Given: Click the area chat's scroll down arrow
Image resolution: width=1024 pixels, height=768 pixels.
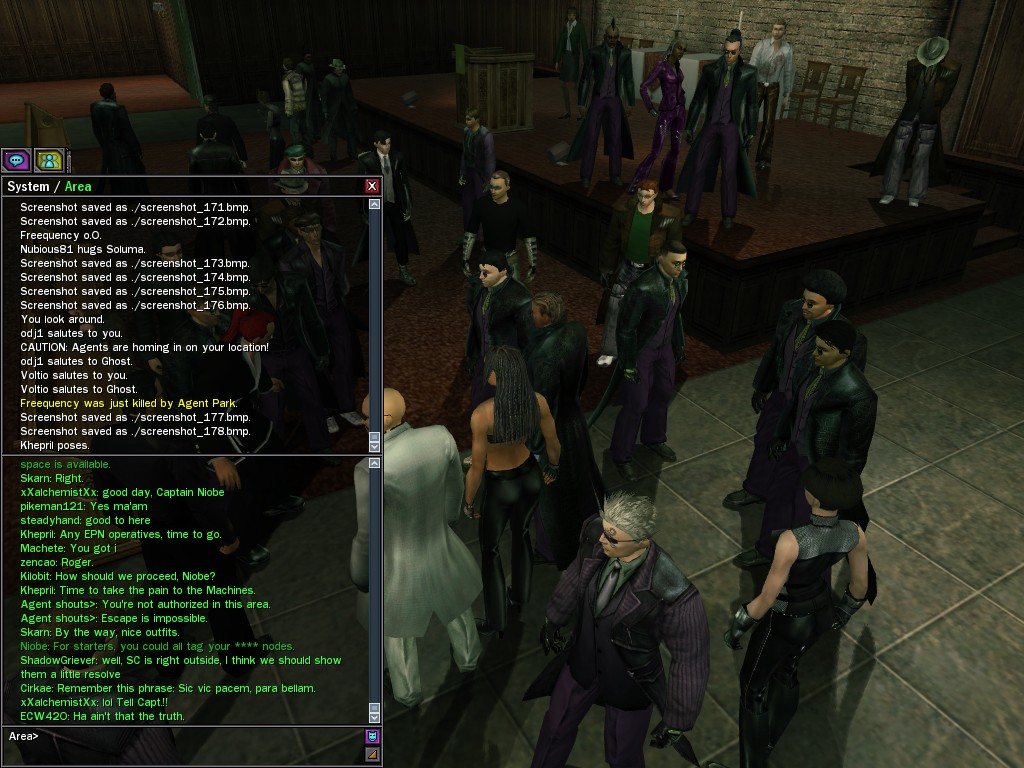Looking at the screenshot, I should (x=375, y=717).
